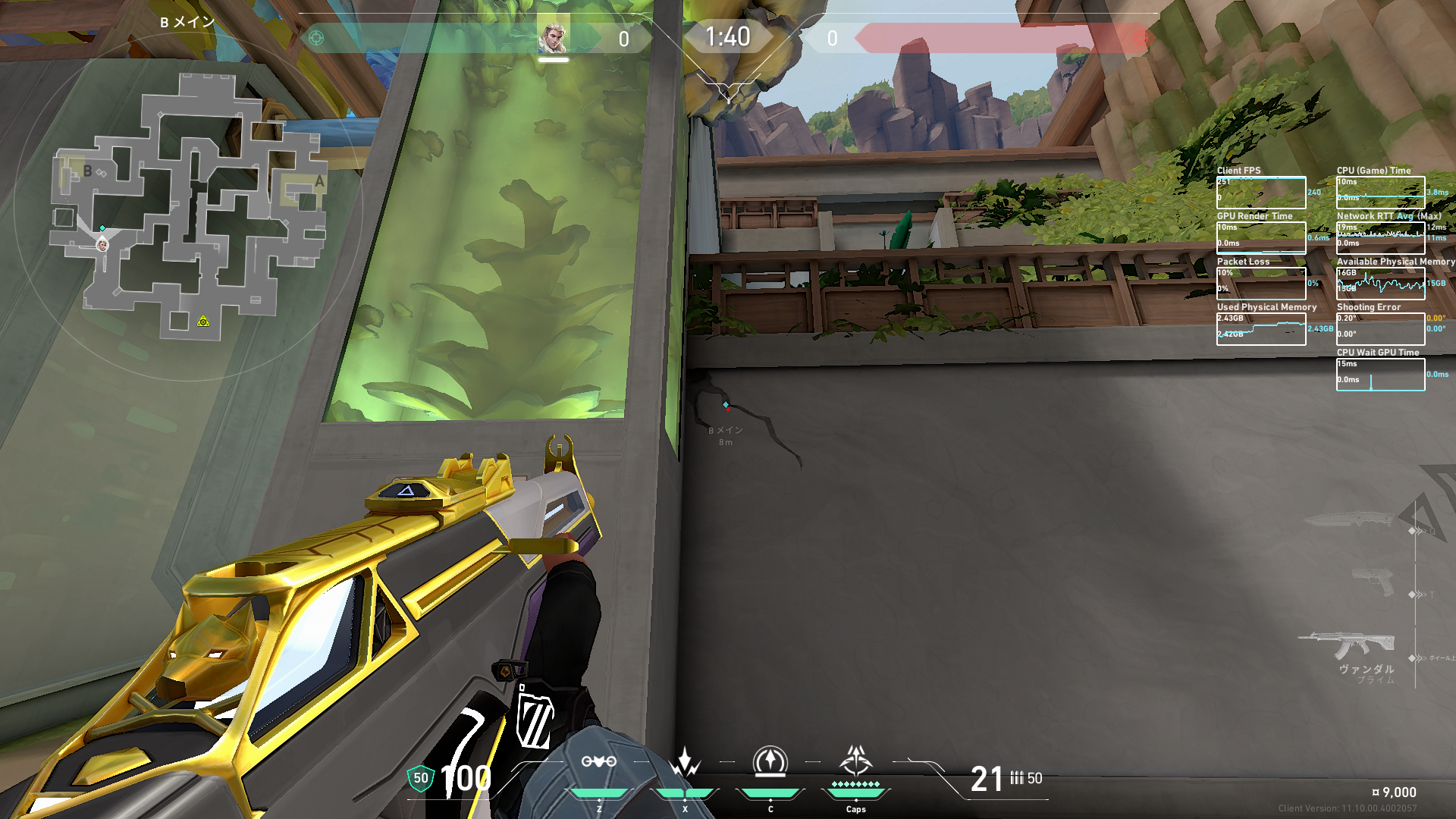Screen dimensions: 1456x819
Task: Click the Network RTT Avg graph
Action: 1380,238
